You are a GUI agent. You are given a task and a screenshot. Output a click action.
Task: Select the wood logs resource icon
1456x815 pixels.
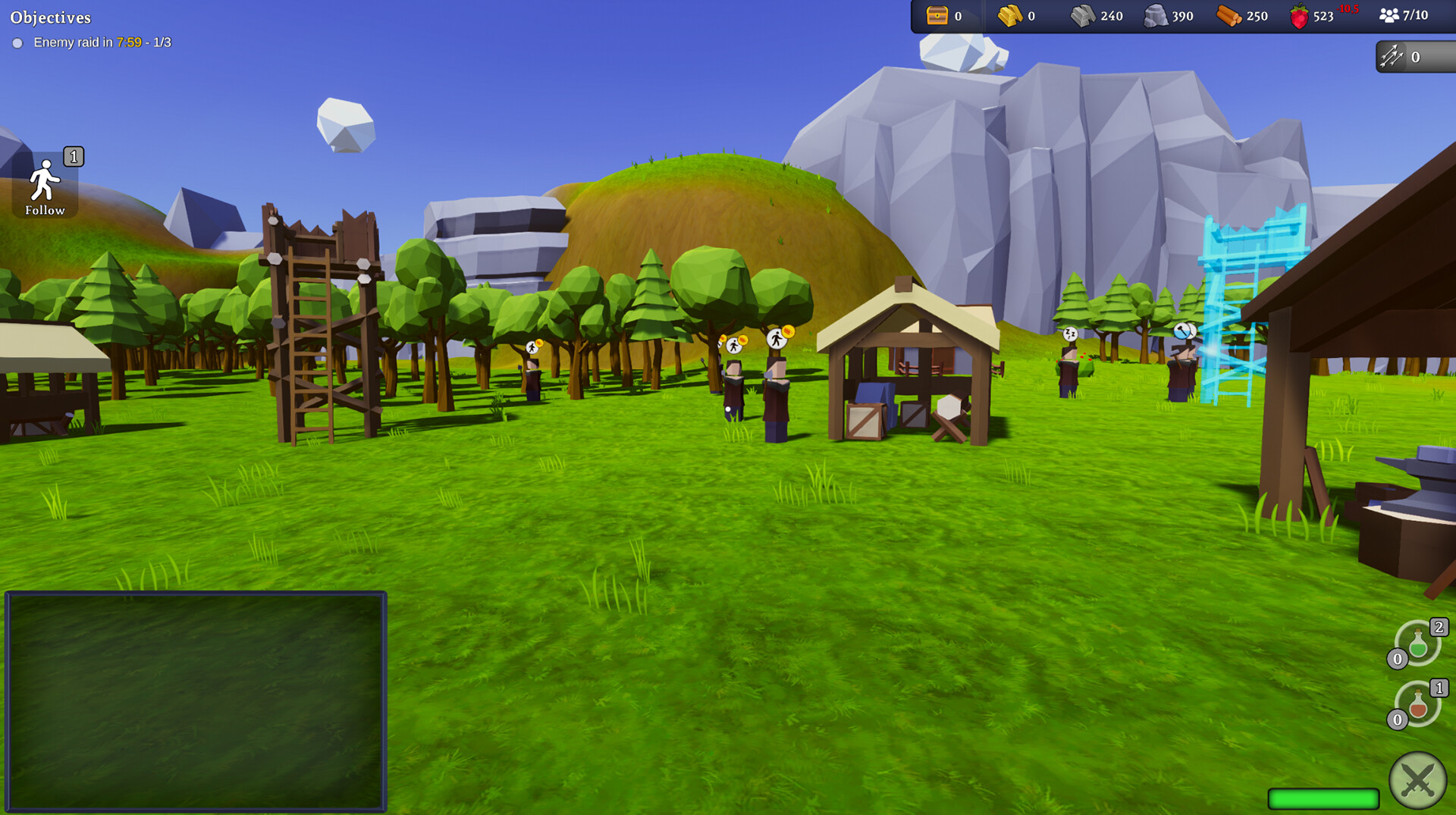(1228, 15)
